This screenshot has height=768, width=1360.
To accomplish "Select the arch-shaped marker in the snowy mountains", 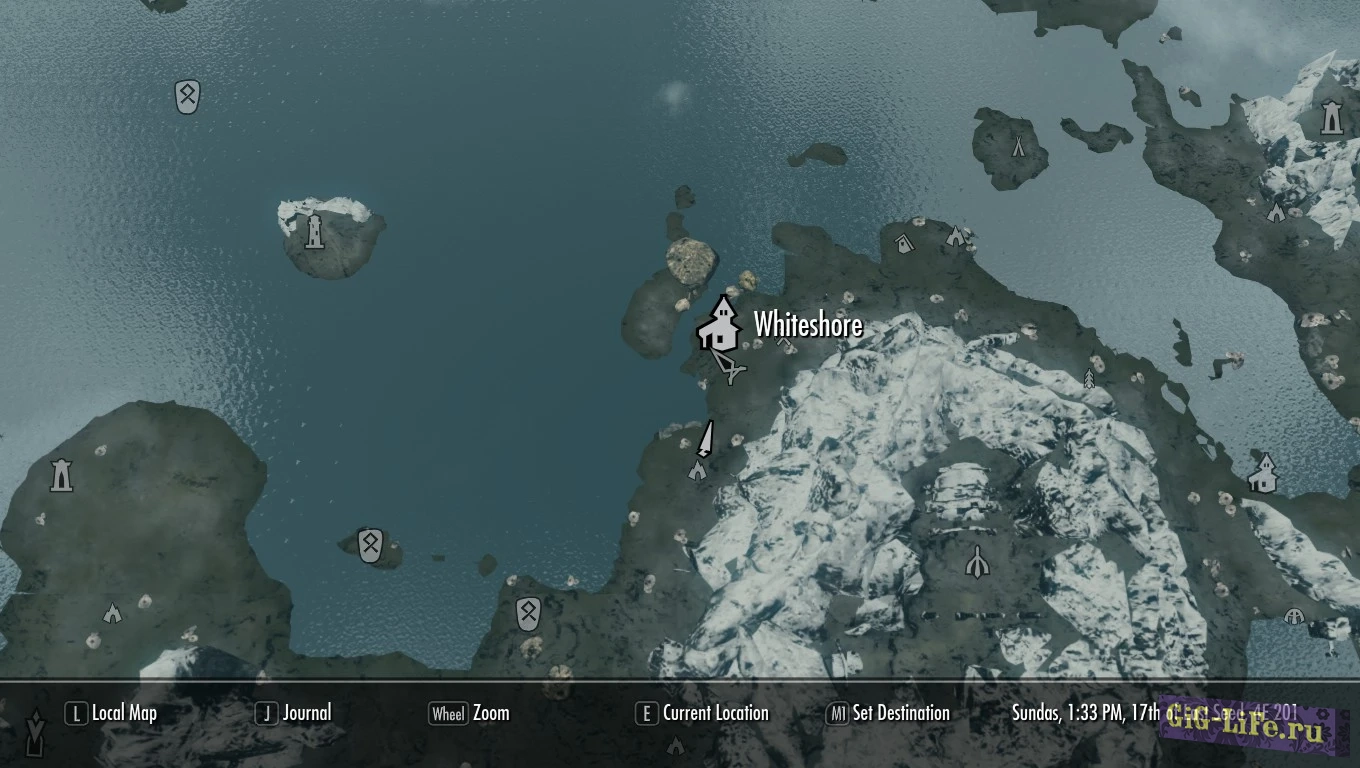I will tap(977, 561).
